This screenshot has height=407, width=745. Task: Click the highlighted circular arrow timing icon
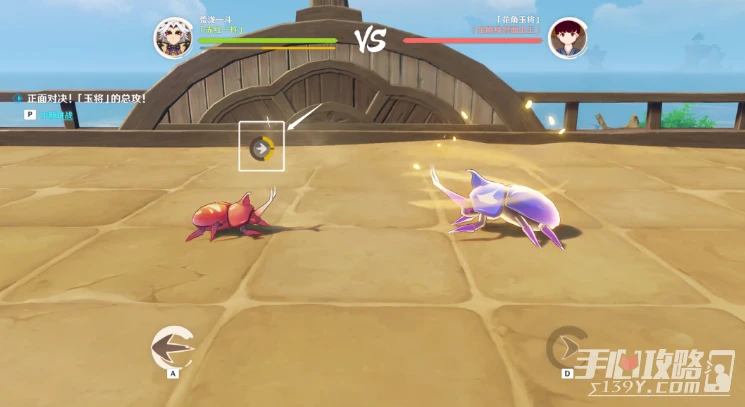pyautogui.click(x=261, y=148)
